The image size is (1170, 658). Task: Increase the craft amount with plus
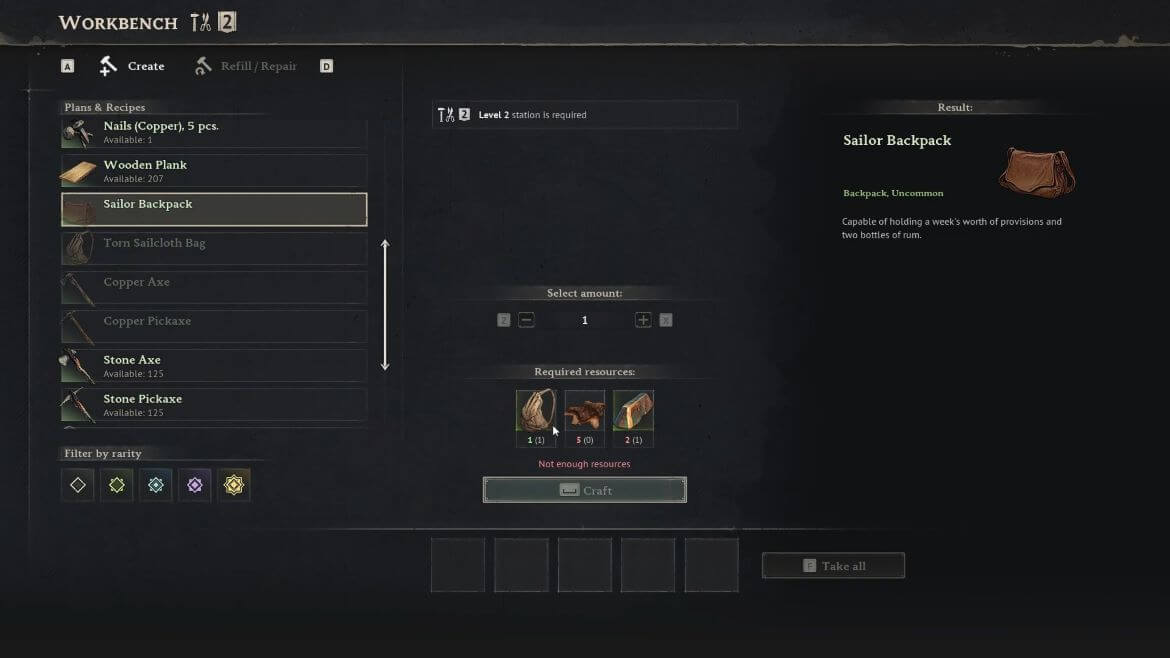[x=643, y=320]
